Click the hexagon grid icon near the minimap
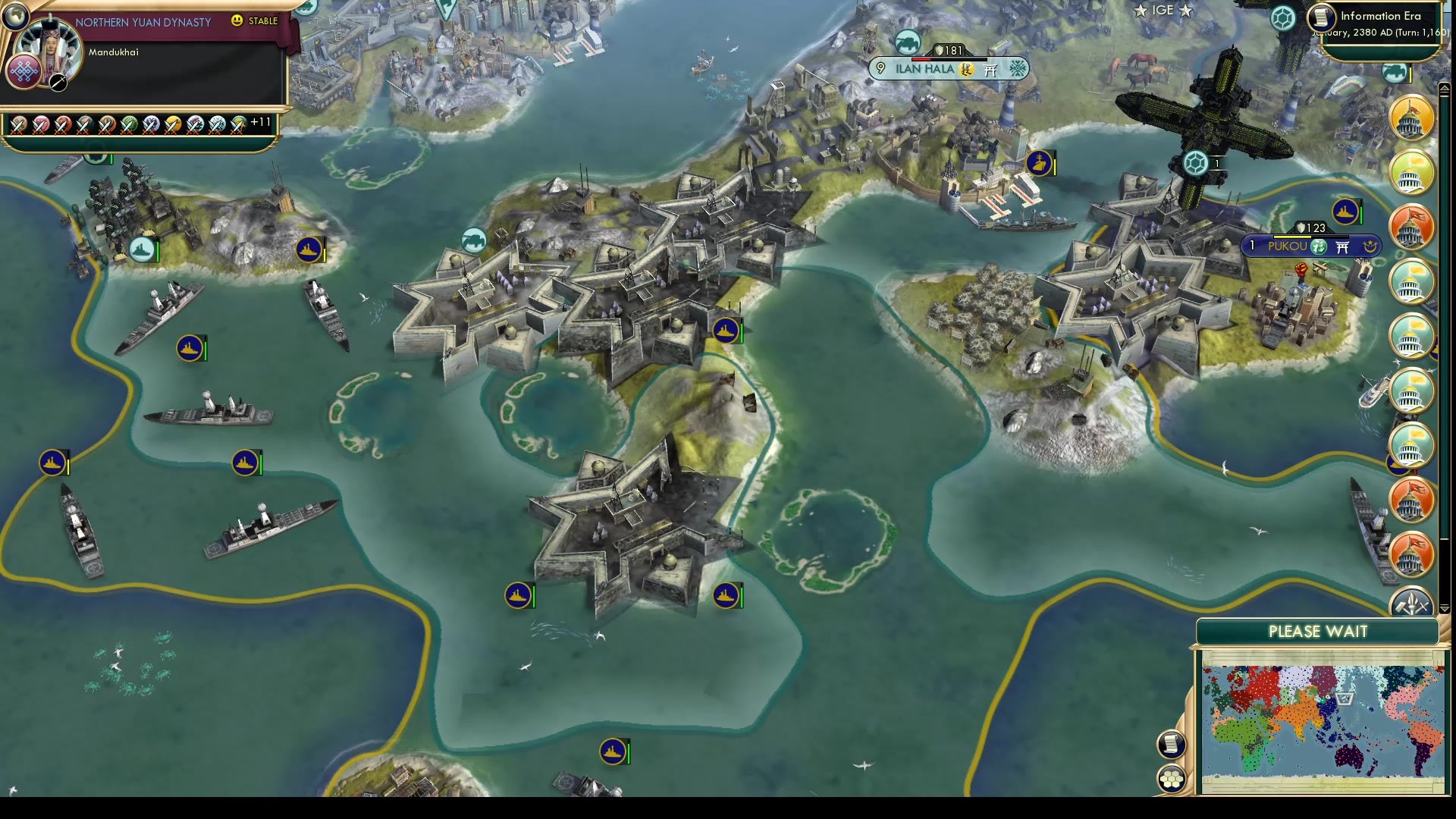Screen dimensions: 1456x819 tap(1172, 780)
